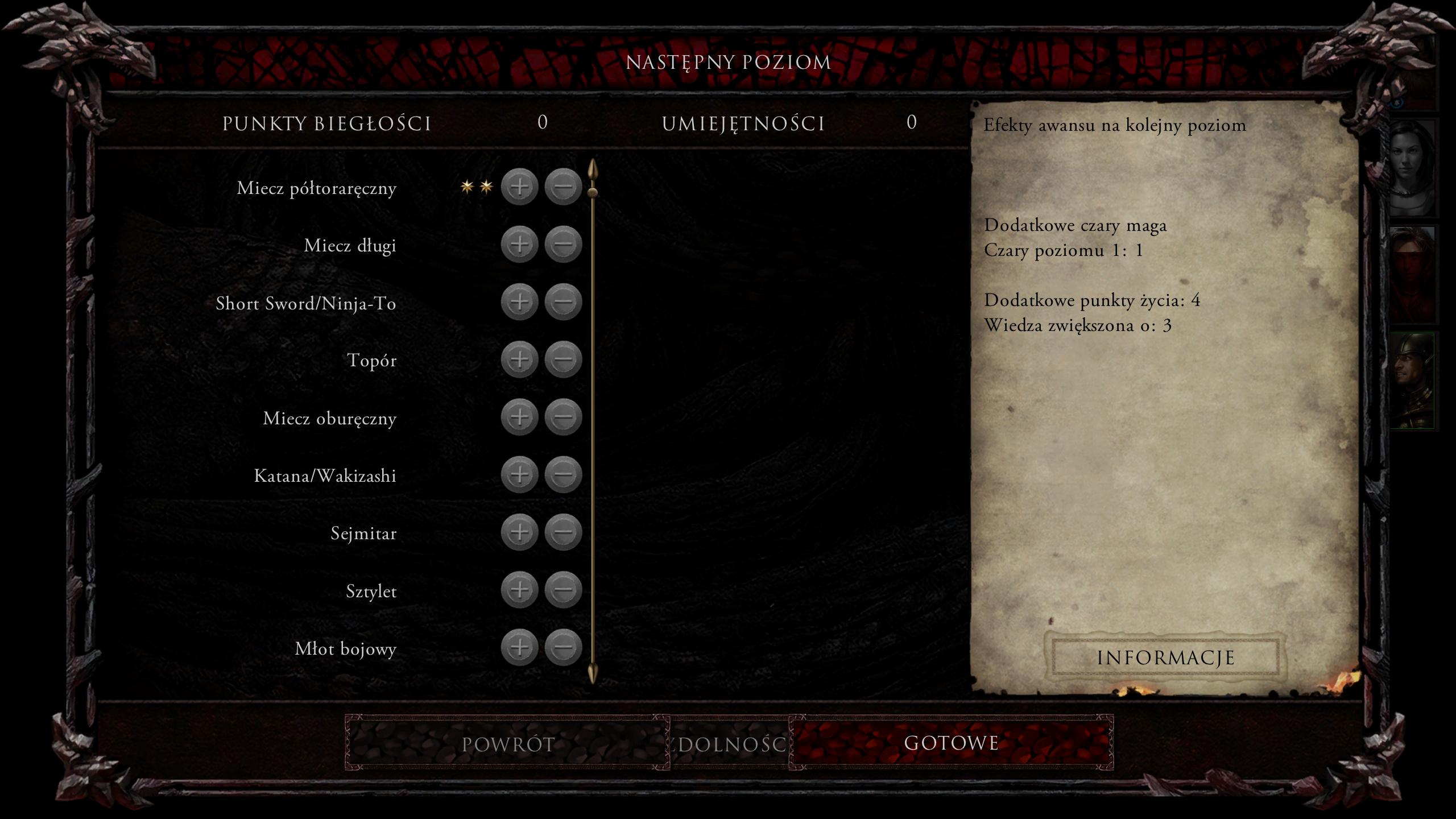Open the partially hidden Zdolność button
1456x819 pixels.
coord(730,744)
